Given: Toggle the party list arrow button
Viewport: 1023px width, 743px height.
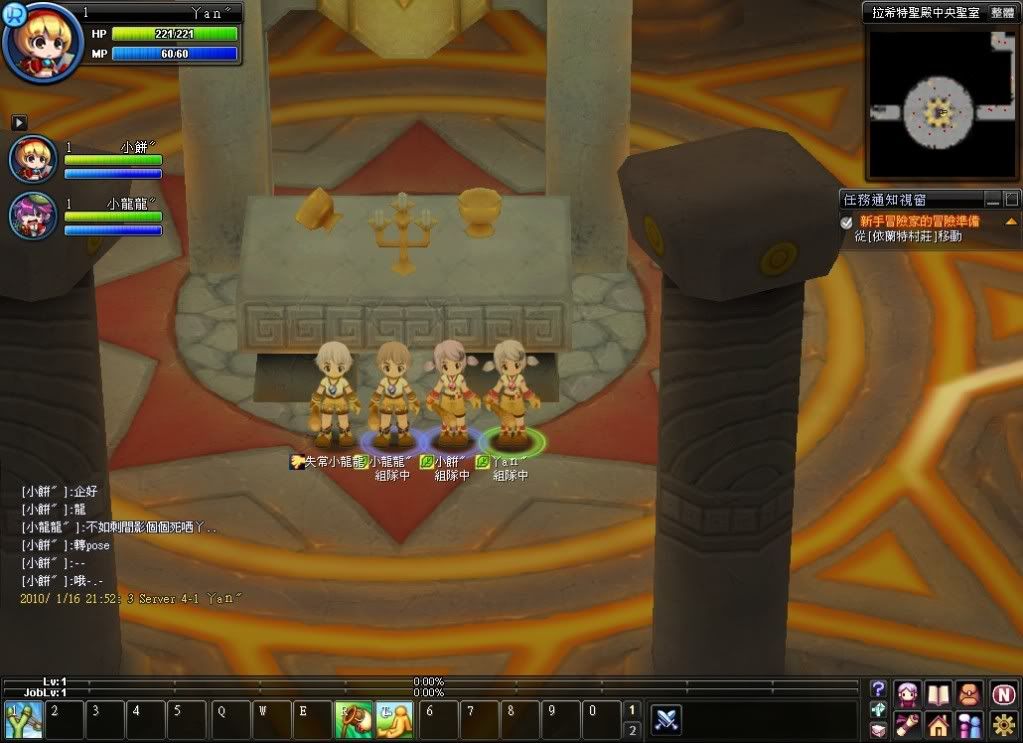Looking at the screenshot, I should 18,122.
